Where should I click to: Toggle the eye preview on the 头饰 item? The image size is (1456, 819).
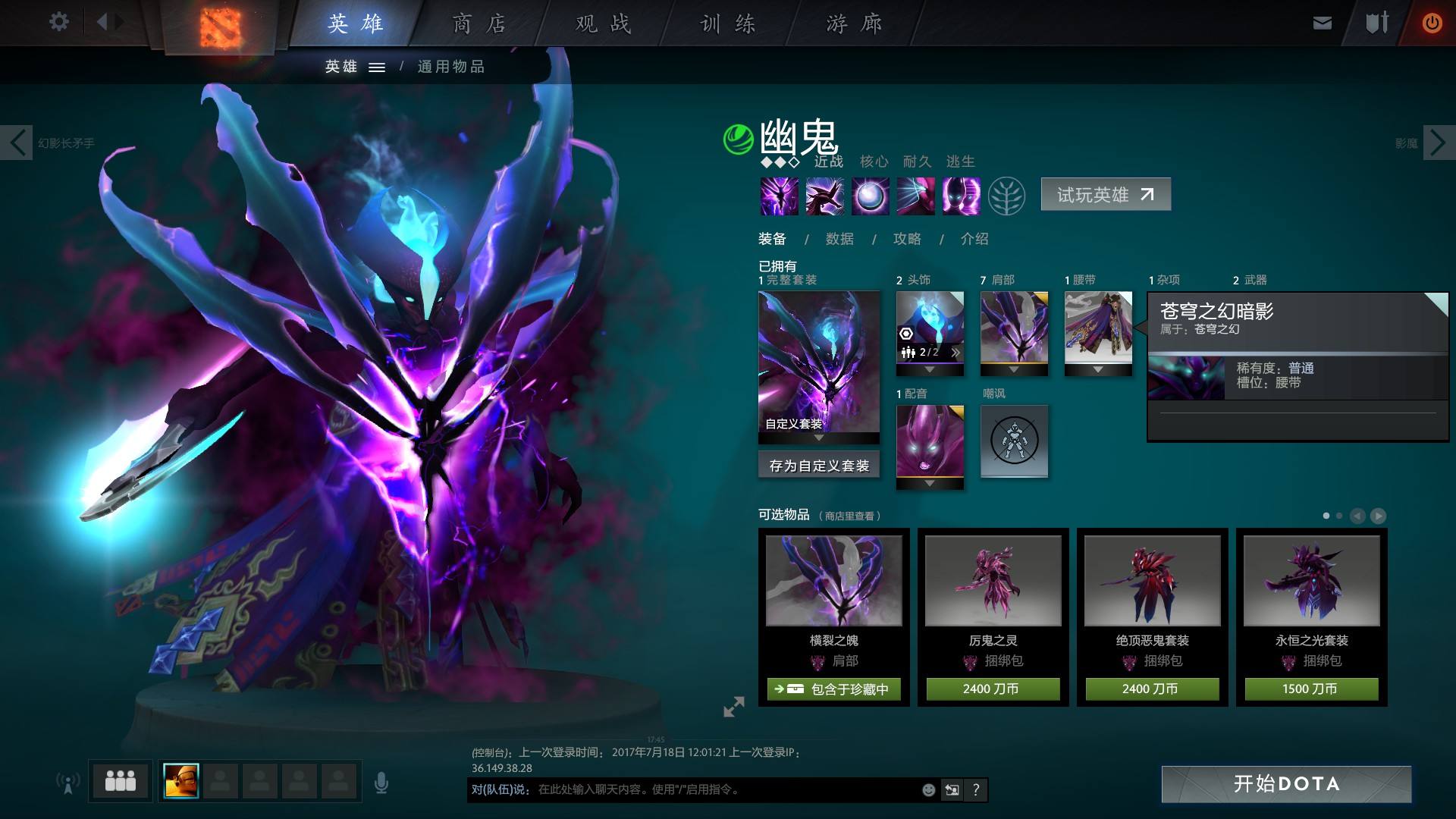tap(905, 332)
